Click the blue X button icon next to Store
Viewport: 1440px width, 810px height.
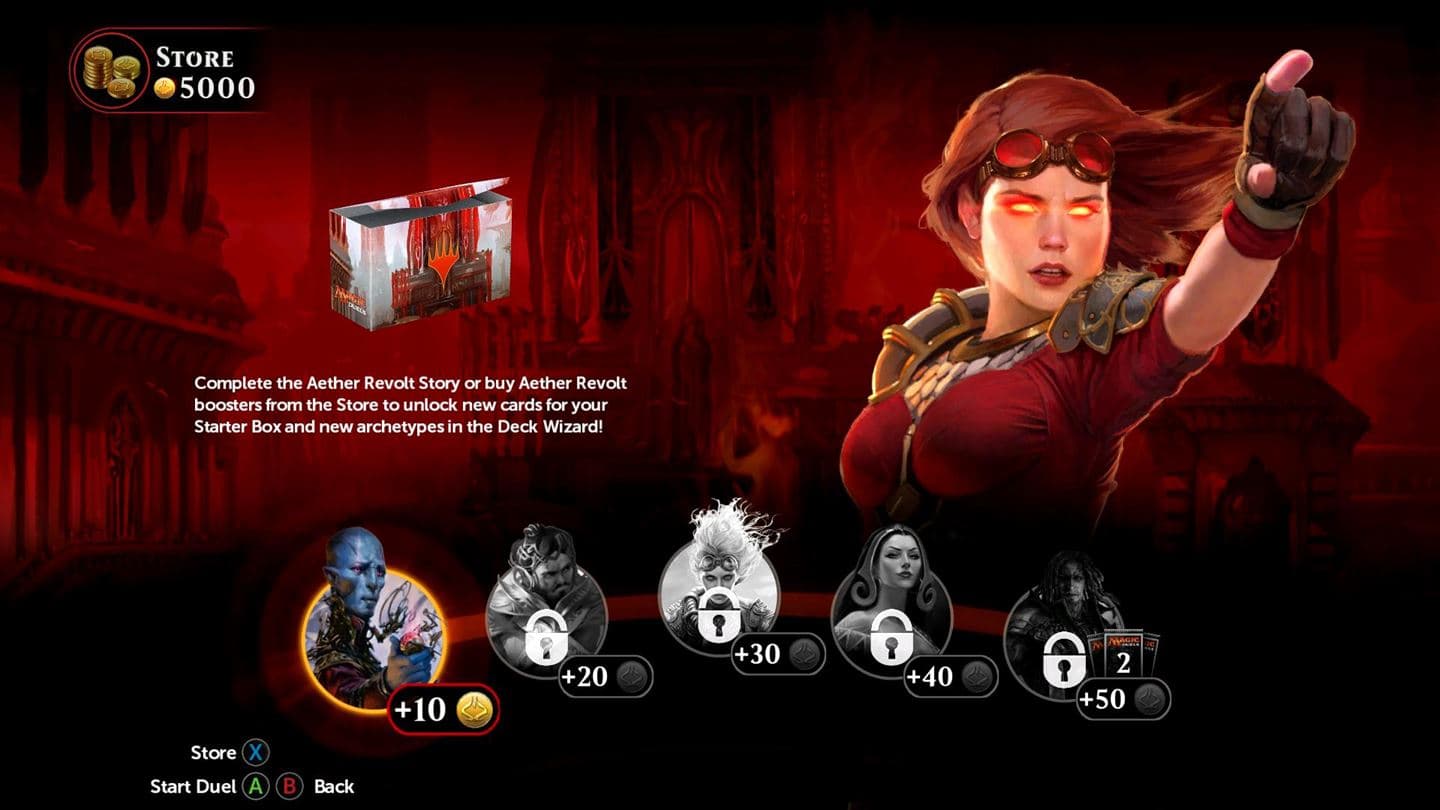point(256,753)
